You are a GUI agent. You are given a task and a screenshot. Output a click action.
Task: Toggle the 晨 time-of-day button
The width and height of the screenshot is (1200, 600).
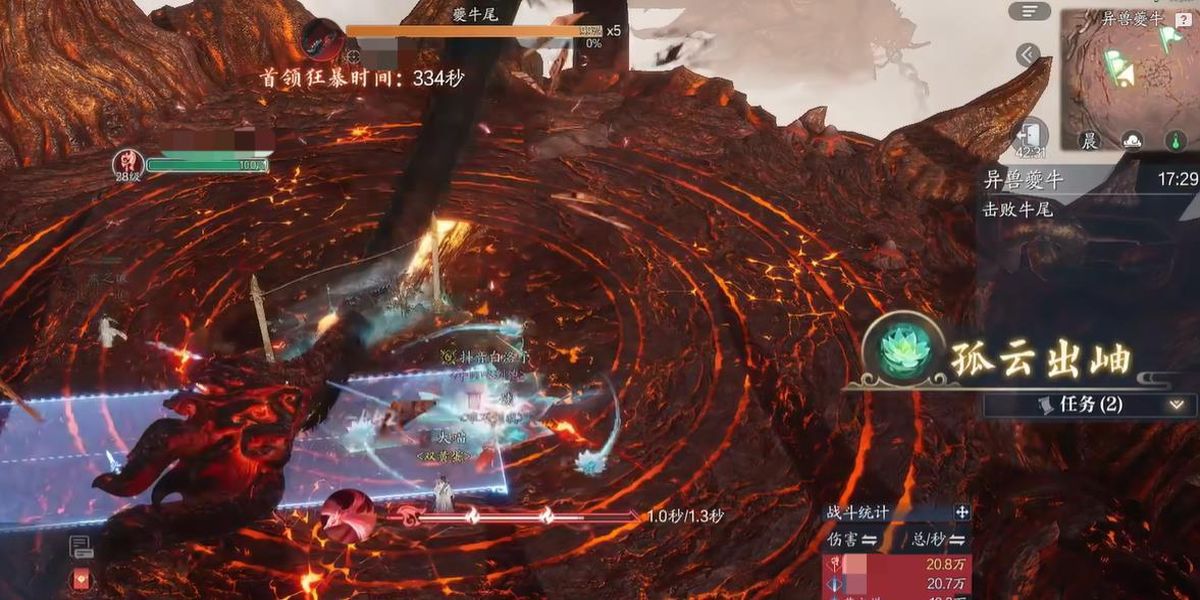pyautogui.click(x=1090, y=140)
